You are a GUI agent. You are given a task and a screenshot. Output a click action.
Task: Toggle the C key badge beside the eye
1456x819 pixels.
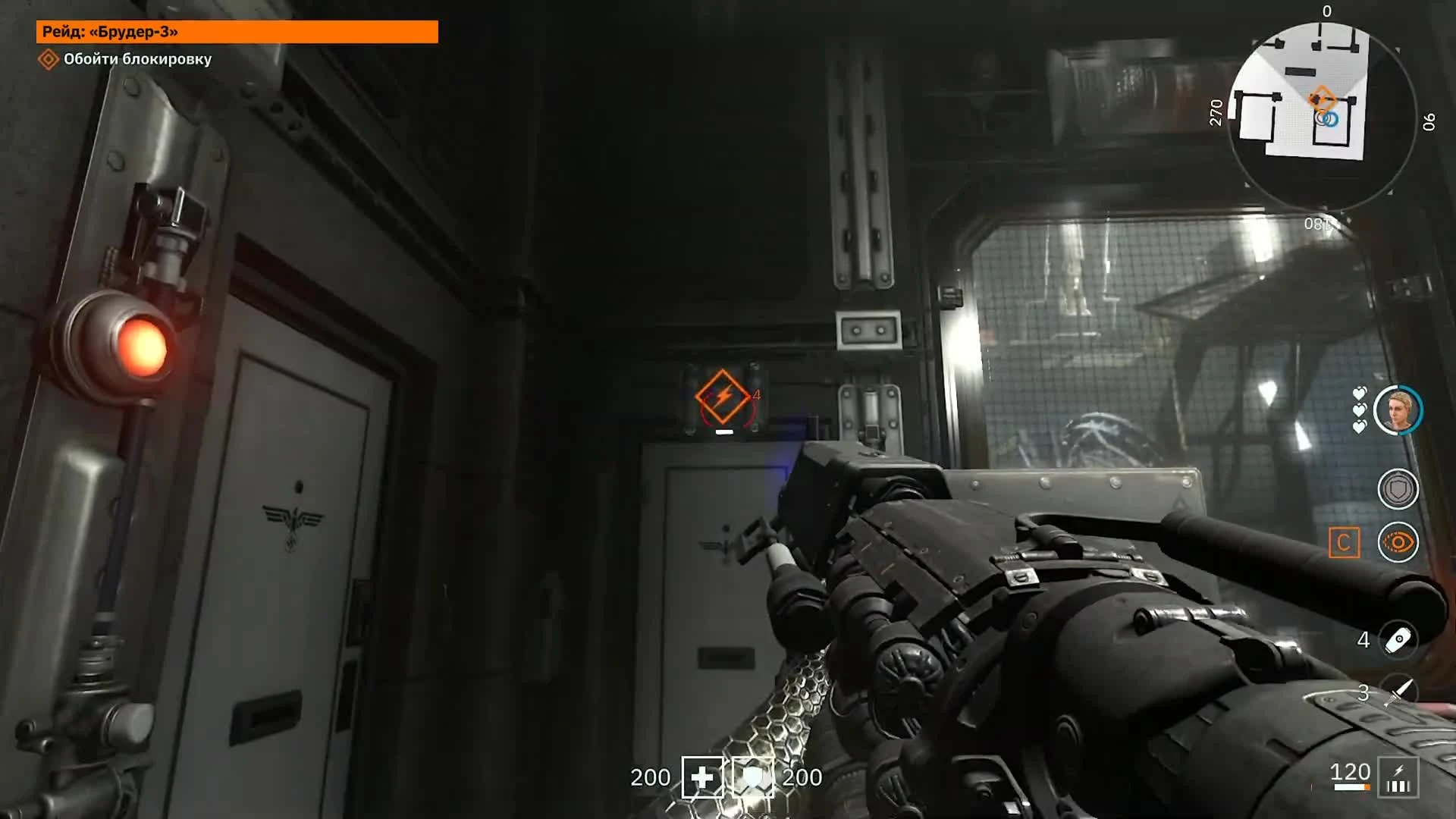pyautogui.click(x=1346, y=543)
